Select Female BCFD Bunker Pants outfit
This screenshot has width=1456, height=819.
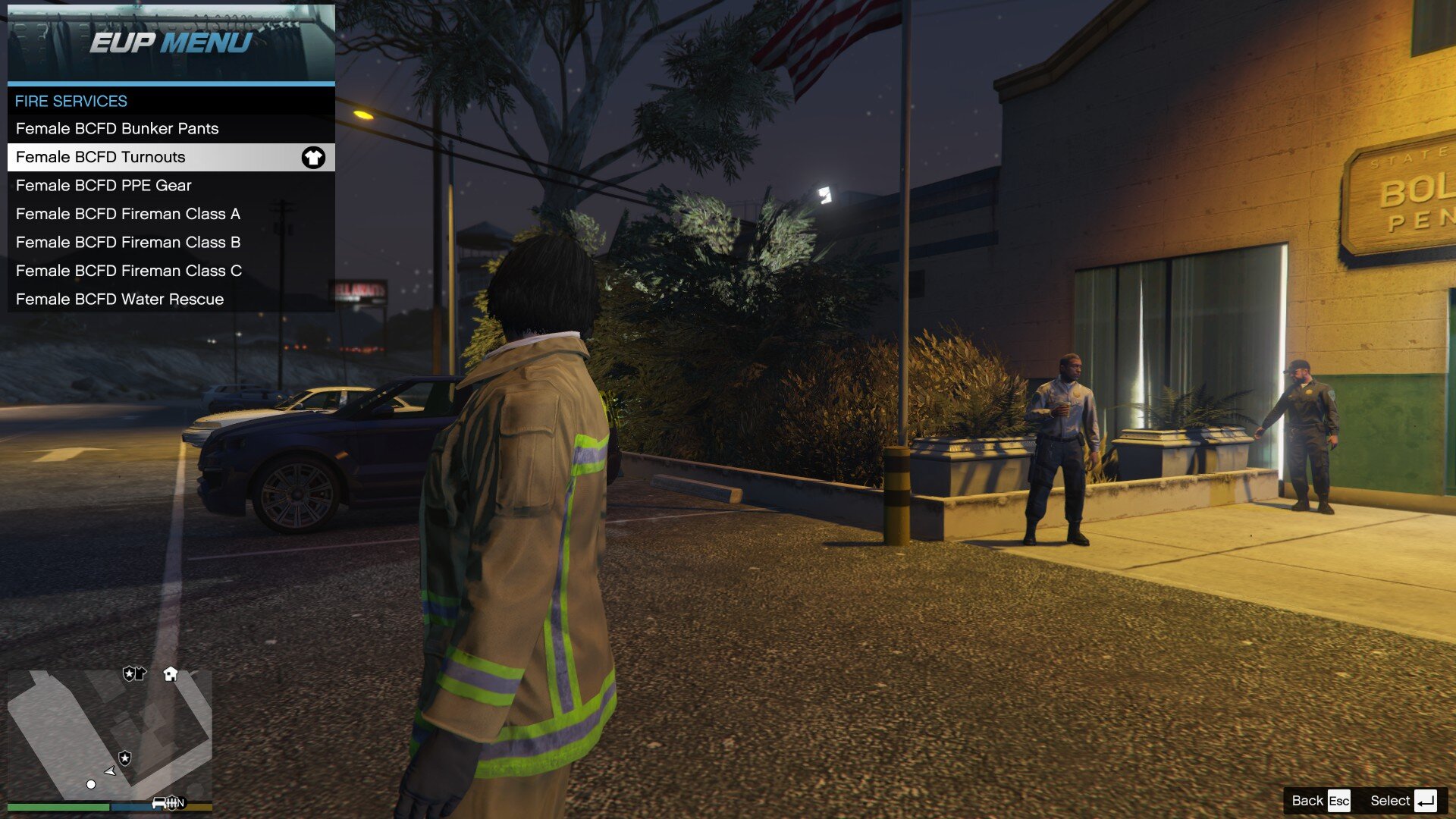pos(118,129)
